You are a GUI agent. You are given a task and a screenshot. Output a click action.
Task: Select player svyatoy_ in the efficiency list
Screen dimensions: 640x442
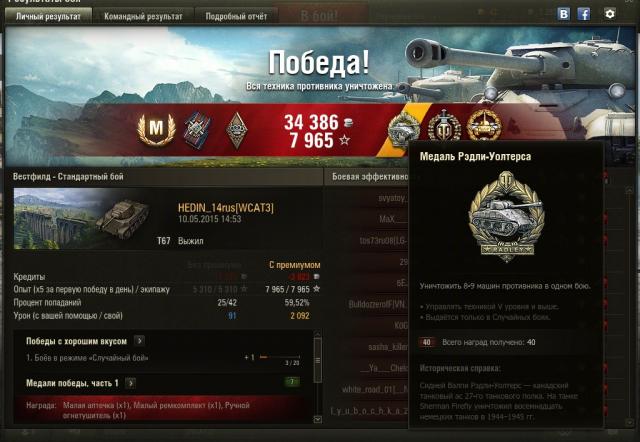385,200
